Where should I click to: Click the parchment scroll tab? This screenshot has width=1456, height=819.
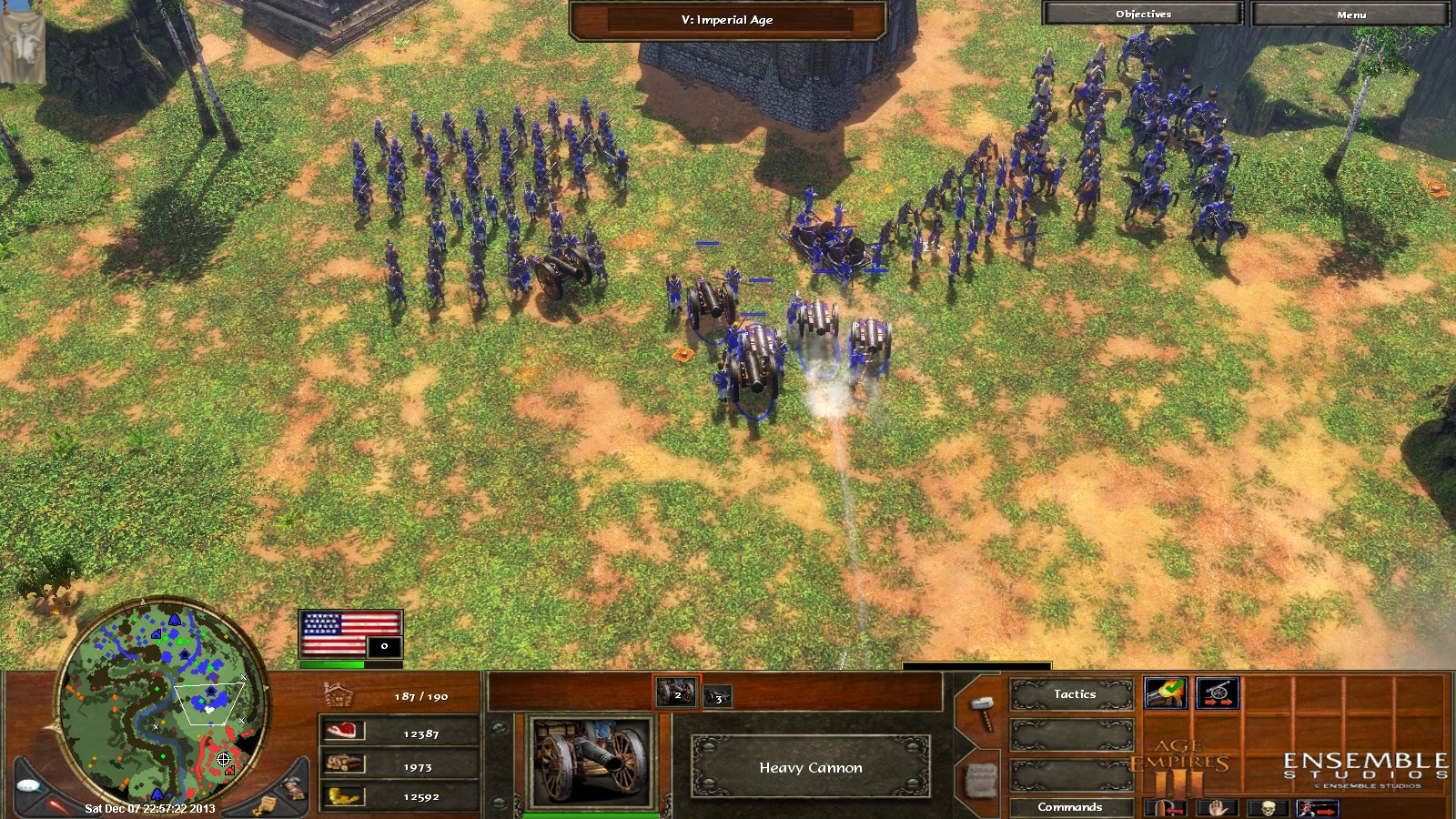point(980,779)
